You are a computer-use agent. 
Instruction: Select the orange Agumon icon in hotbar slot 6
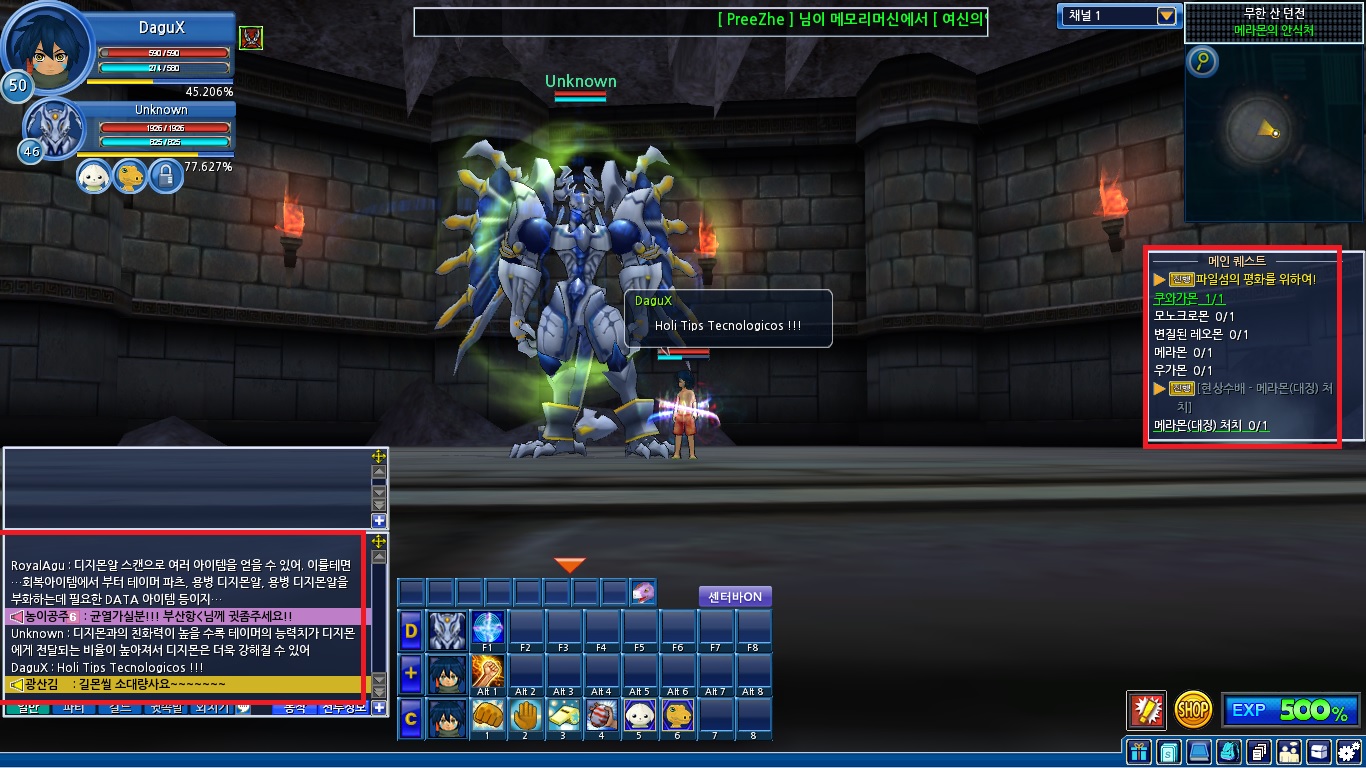[x=678, y=718]
